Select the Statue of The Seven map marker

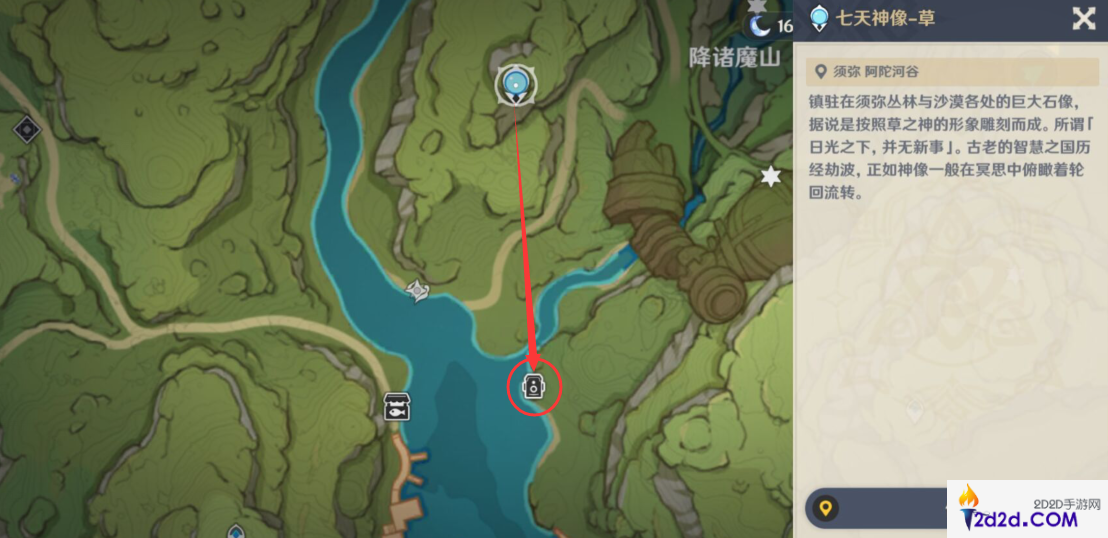click(516, 84)
